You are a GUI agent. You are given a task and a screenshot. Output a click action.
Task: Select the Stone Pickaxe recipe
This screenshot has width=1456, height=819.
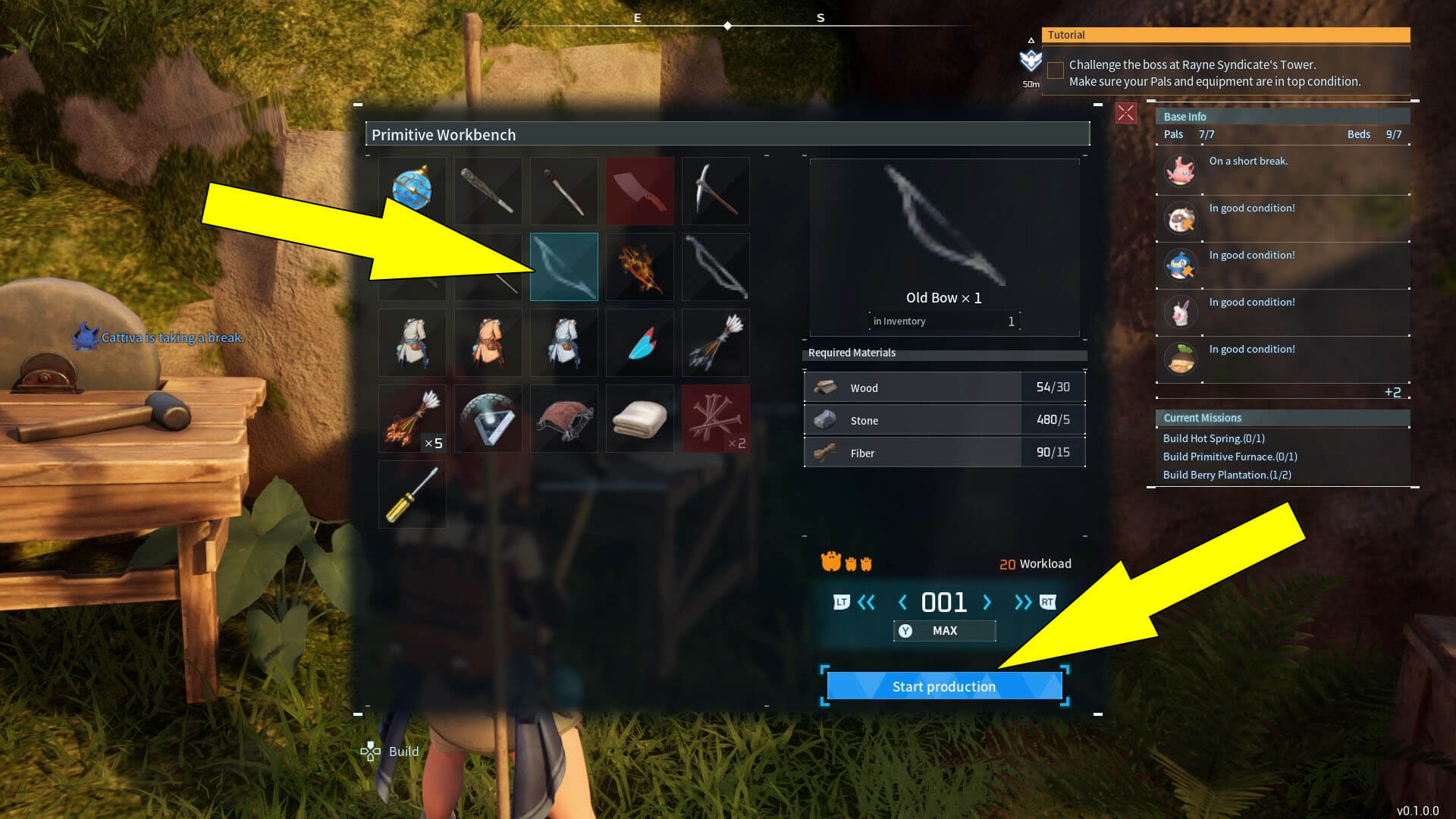[715, 190]
